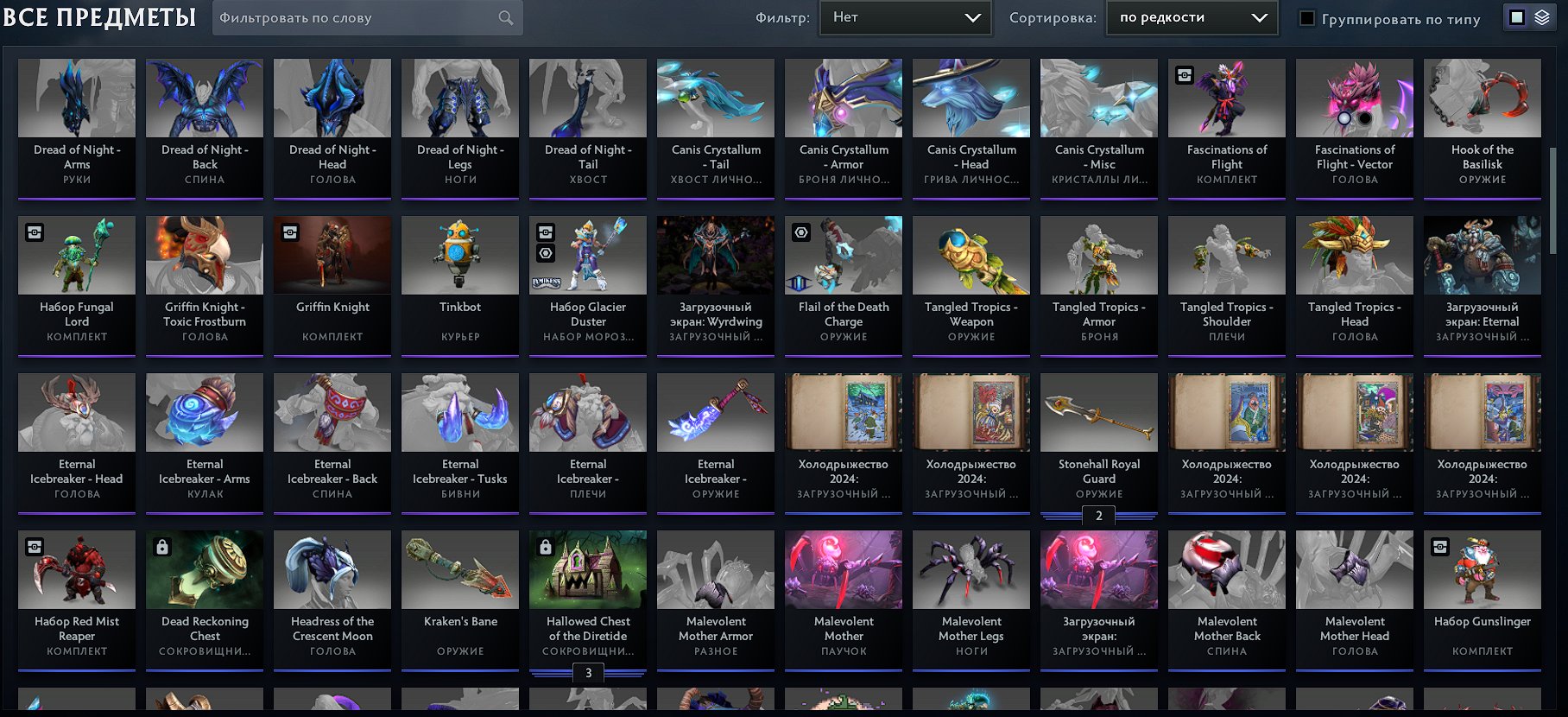Click the camera icon on Набор Glacier Duster
This screenshot has width=1568, height=717.
(x=544, y=232)
